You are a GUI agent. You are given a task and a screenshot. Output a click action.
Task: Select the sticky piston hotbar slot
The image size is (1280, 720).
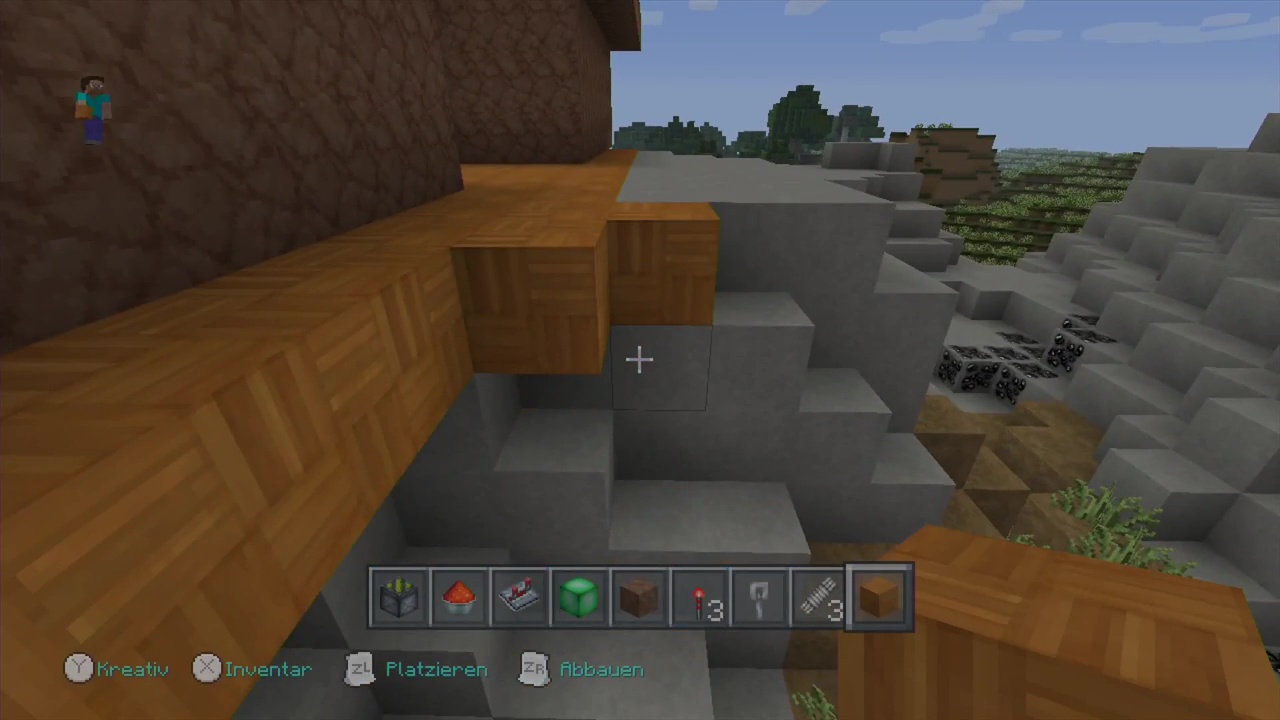399,598
